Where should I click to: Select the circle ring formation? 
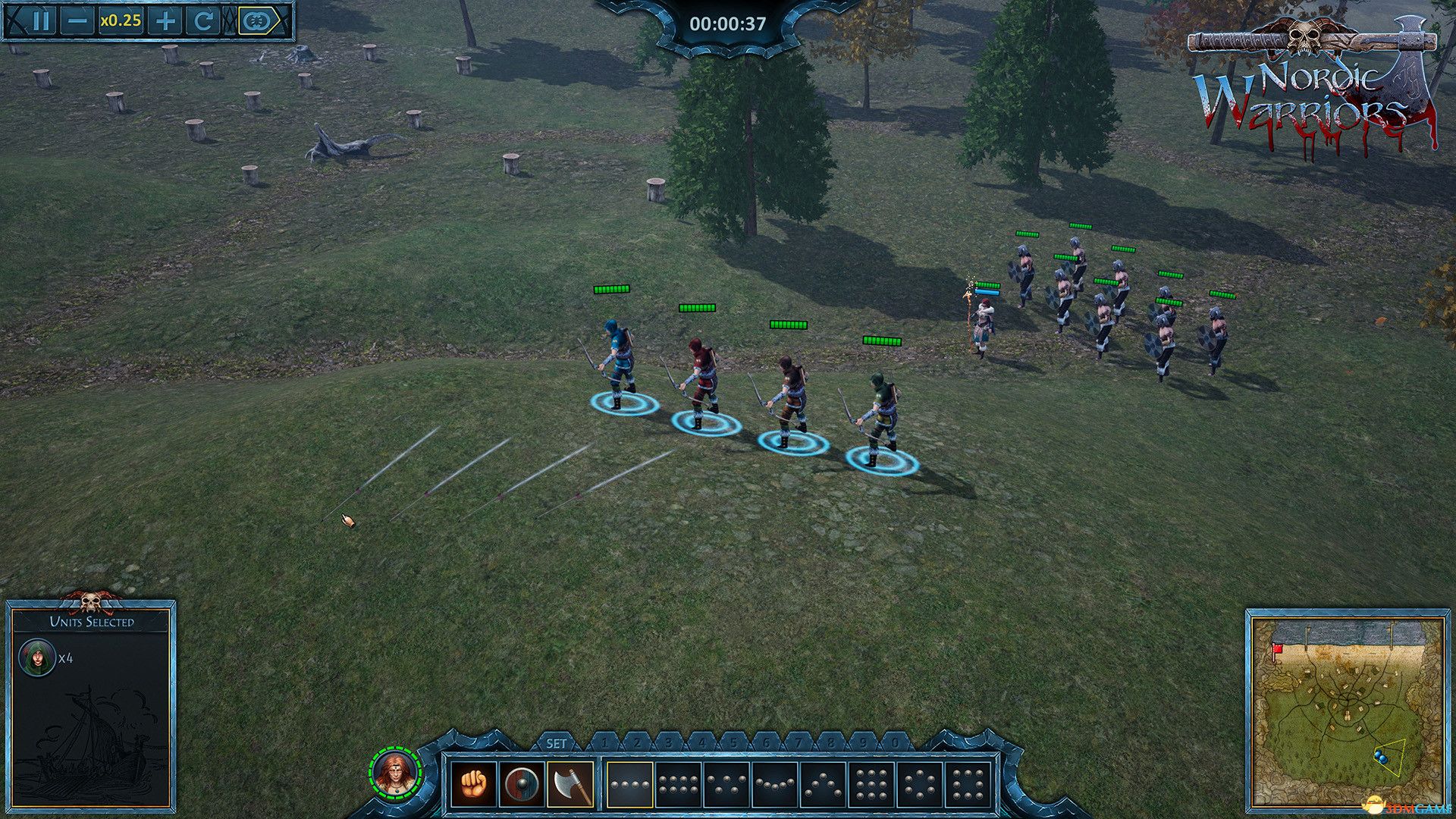[x=921, y=785]
